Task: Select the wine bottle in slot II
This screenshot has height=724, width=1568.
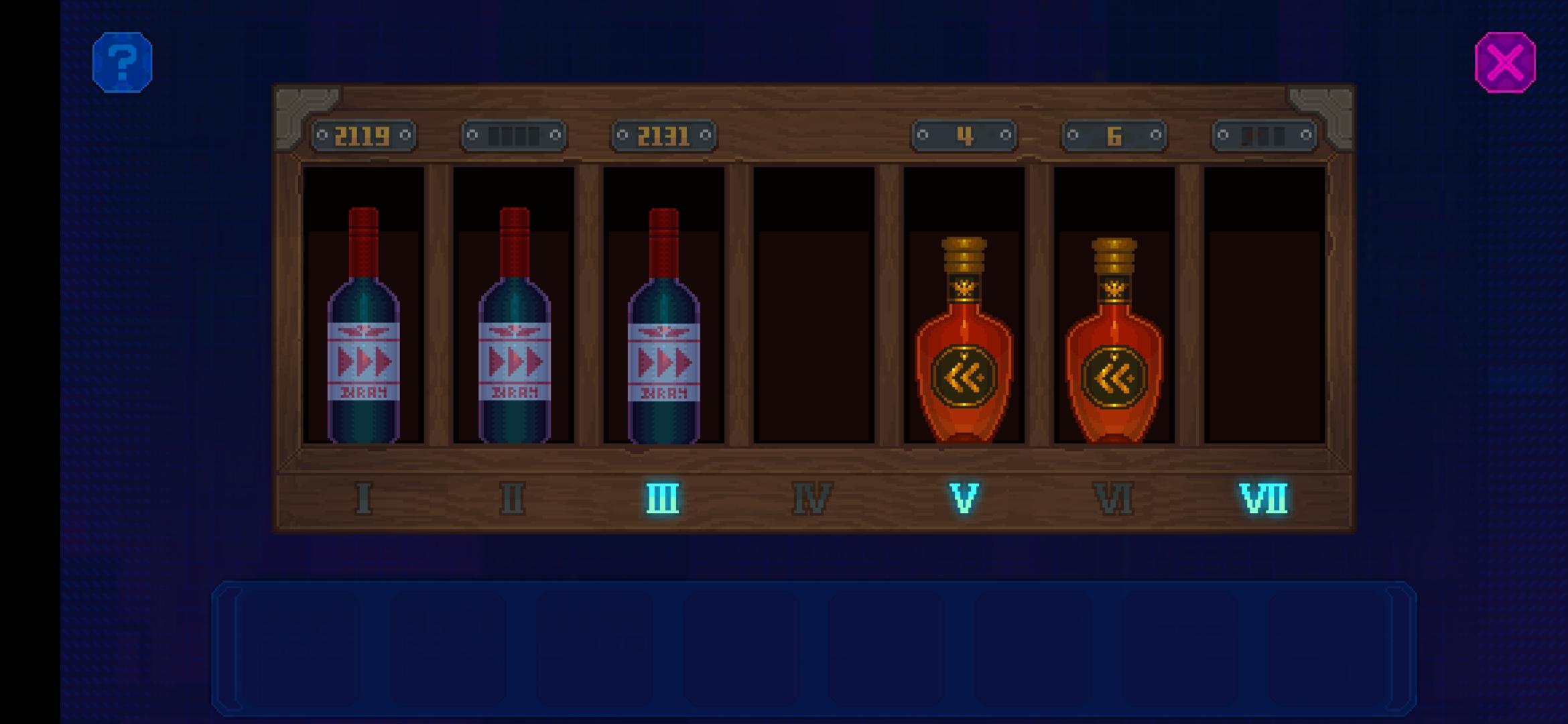Action: [514, 335]
